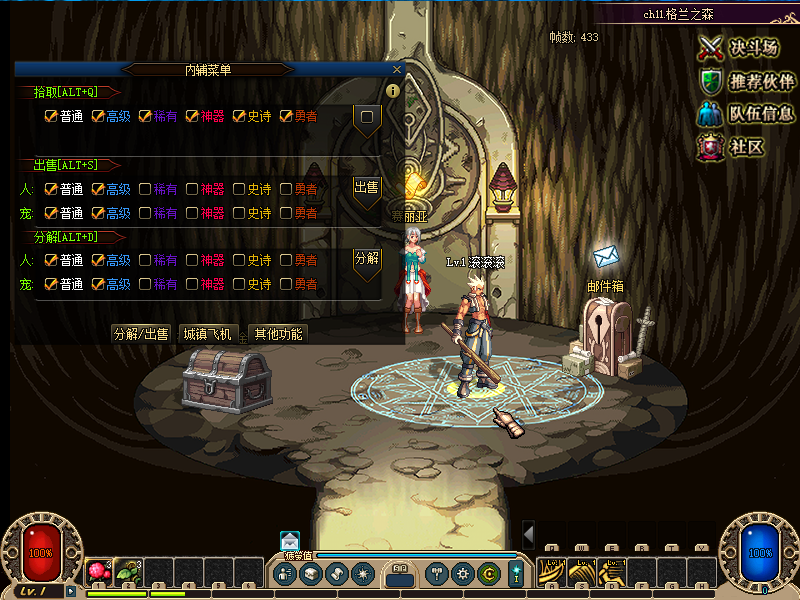The height and width of the screenshot is (600, 800).
Task: Switch to the 分解/出售 tab
Action: click(141, 334)
